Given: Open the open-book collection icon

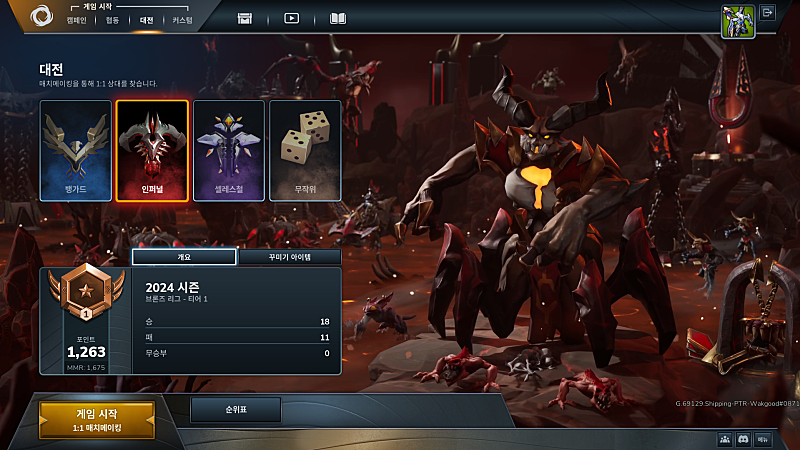Looking at the screenshot, I should [338, 18].
